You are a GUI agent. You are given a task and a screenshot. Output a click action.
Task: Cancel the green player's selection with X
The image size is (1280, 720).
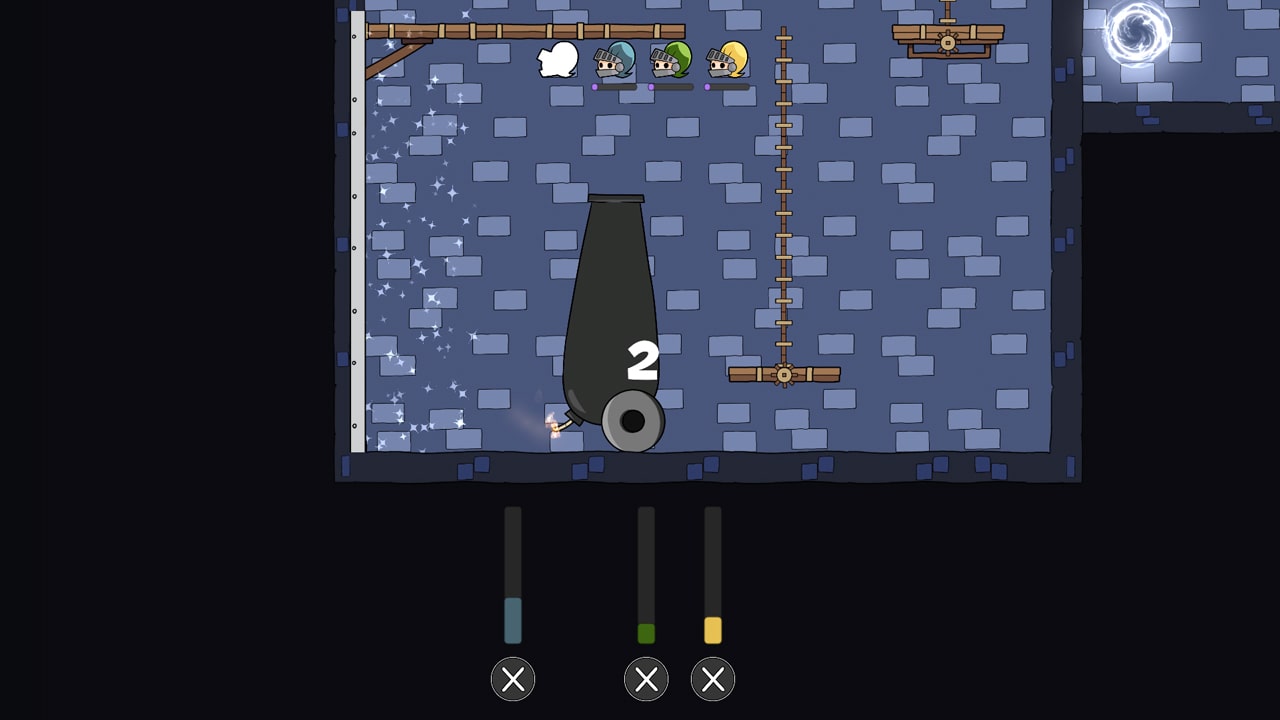coord(645,679)
